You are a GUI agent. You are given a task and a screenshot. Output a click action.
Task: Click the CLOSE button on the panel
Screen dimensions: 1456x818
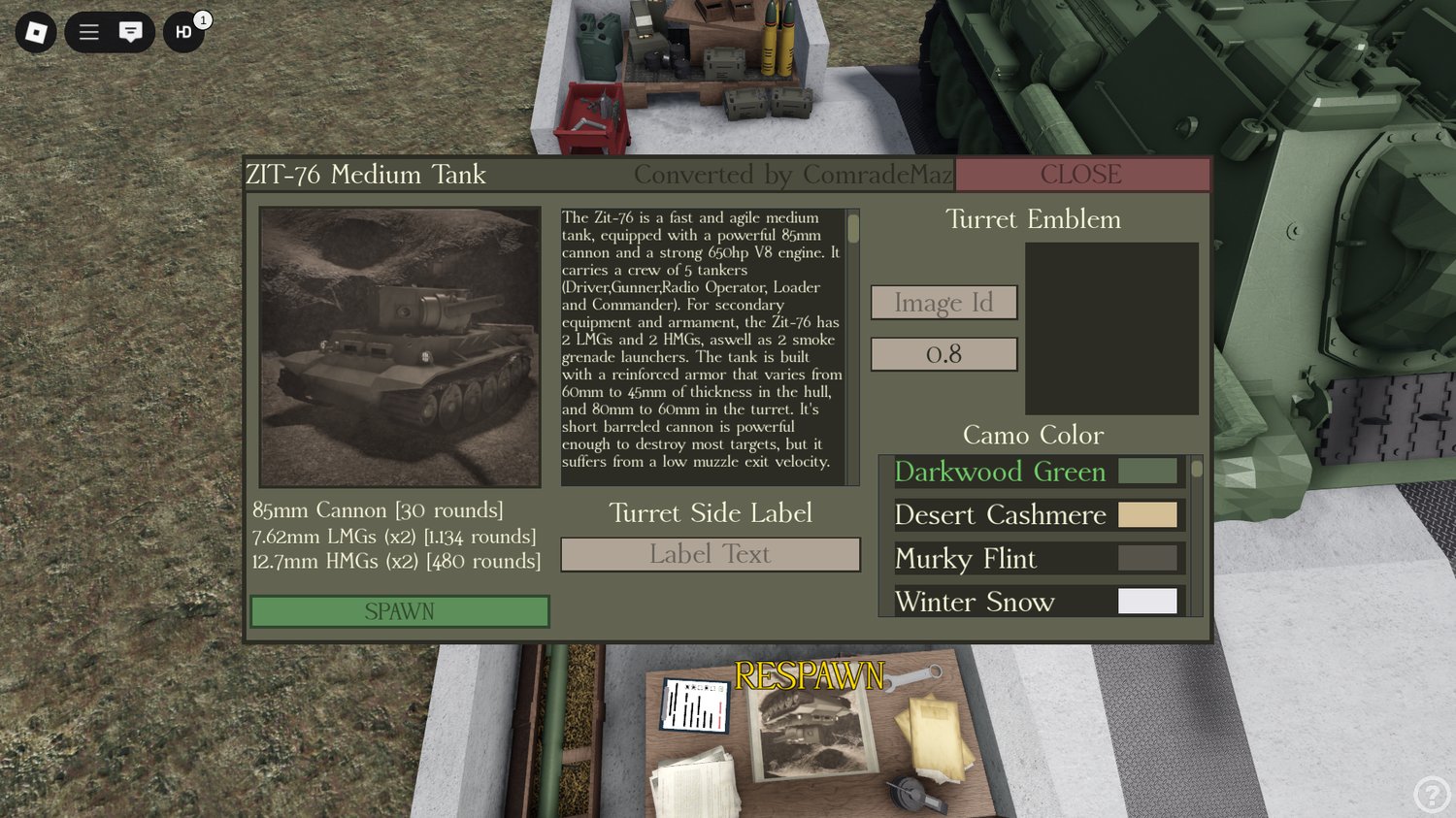tap(1081, 175)
